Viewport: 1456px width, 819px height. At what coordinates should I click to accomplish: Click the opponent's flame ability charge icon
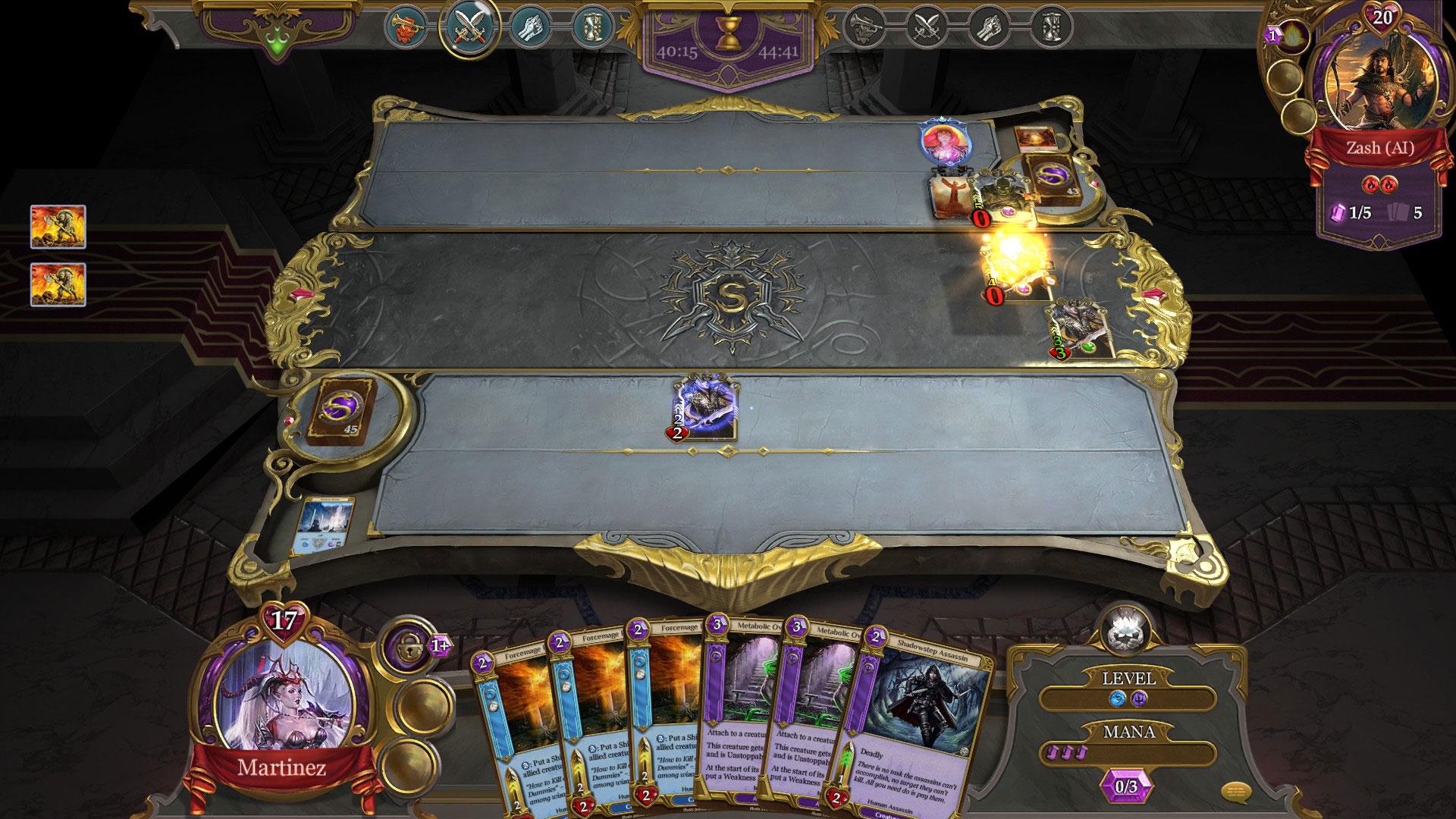1293,36
